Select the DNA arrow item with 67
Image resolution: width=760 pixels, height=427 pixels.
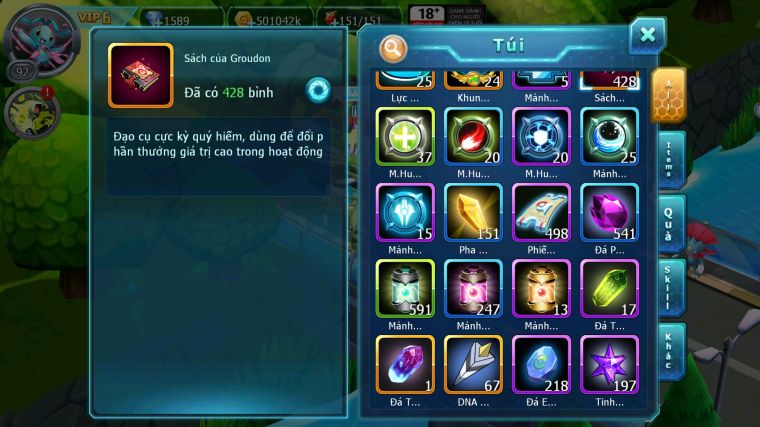tap(473, 364)
